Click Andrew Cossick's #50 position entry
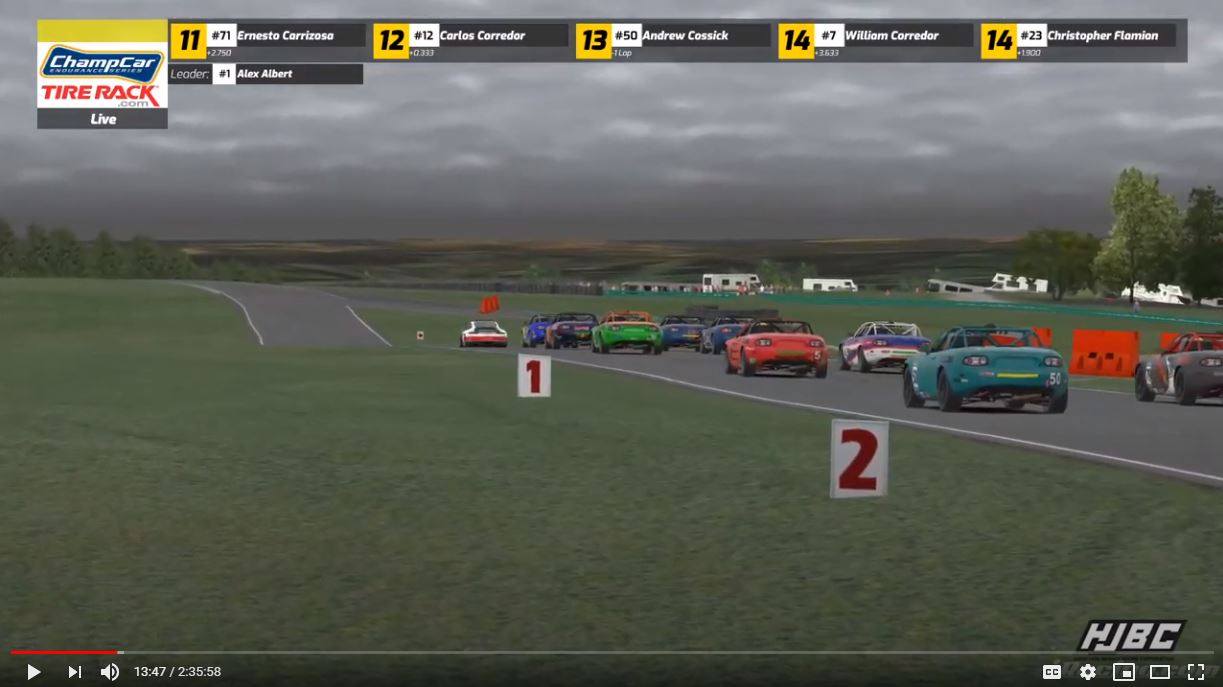This screenshot has height=687, width=1223. click(673, 40)
